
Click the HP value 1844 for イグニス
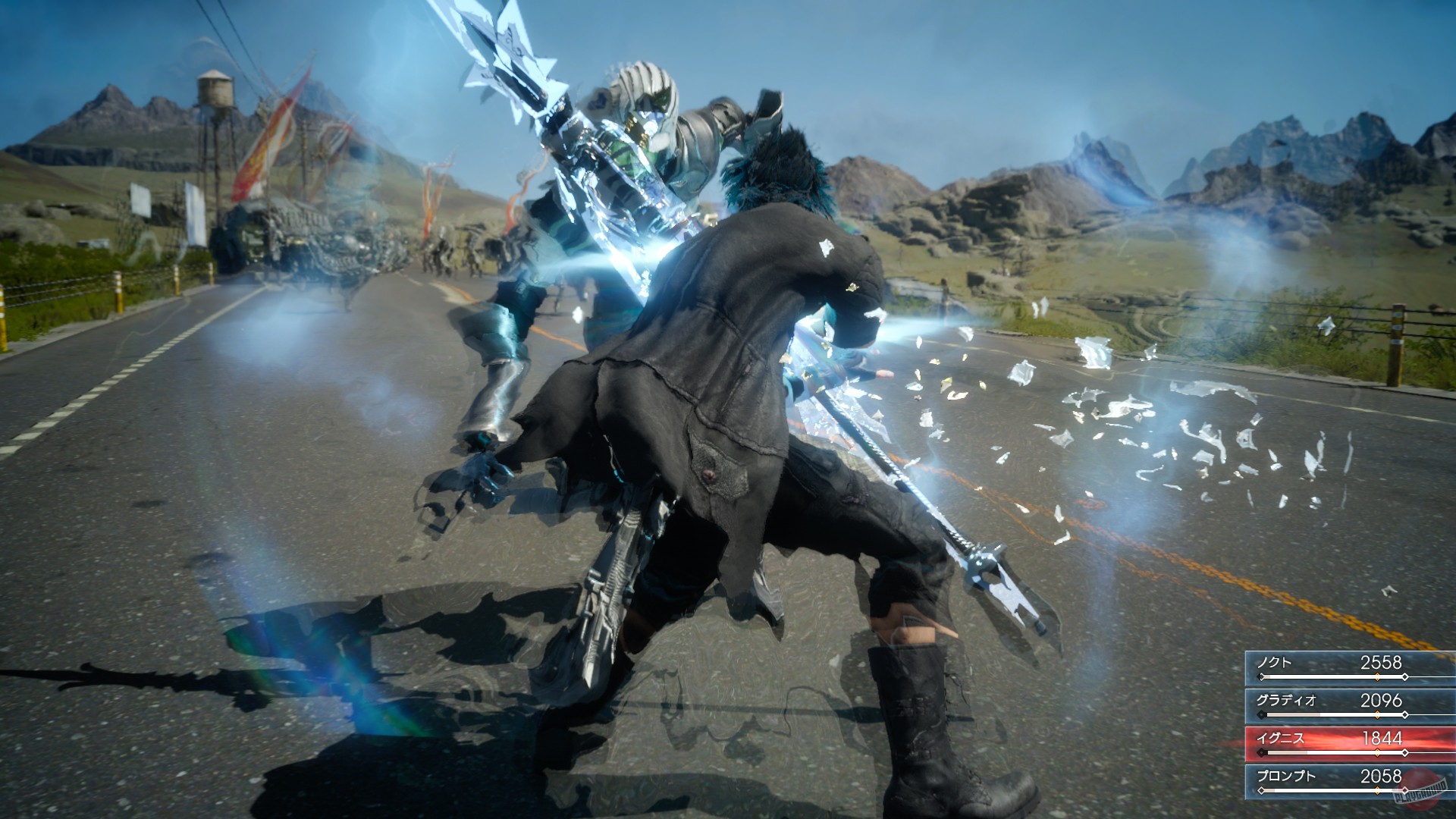click(1382, 739)
